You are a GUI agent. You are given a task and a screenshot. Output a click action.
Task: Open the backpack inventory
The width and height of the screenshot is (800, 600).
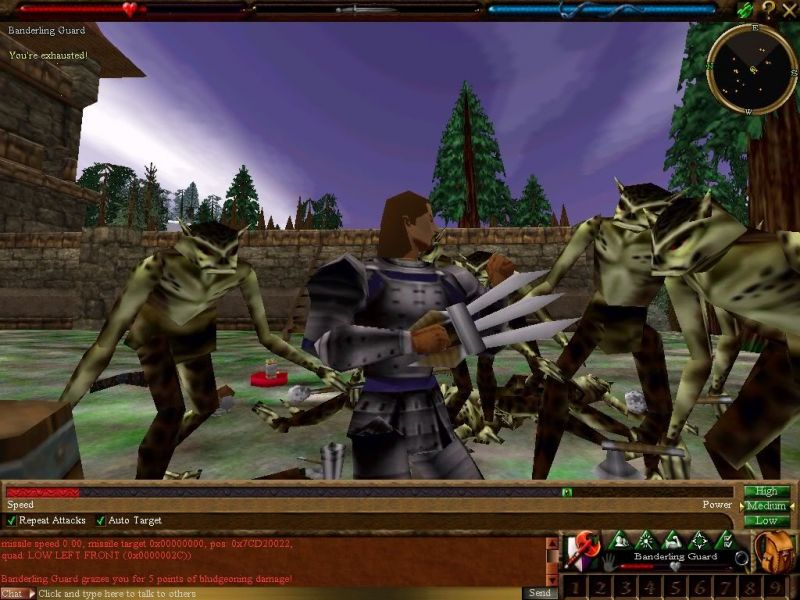click(774, 549)
